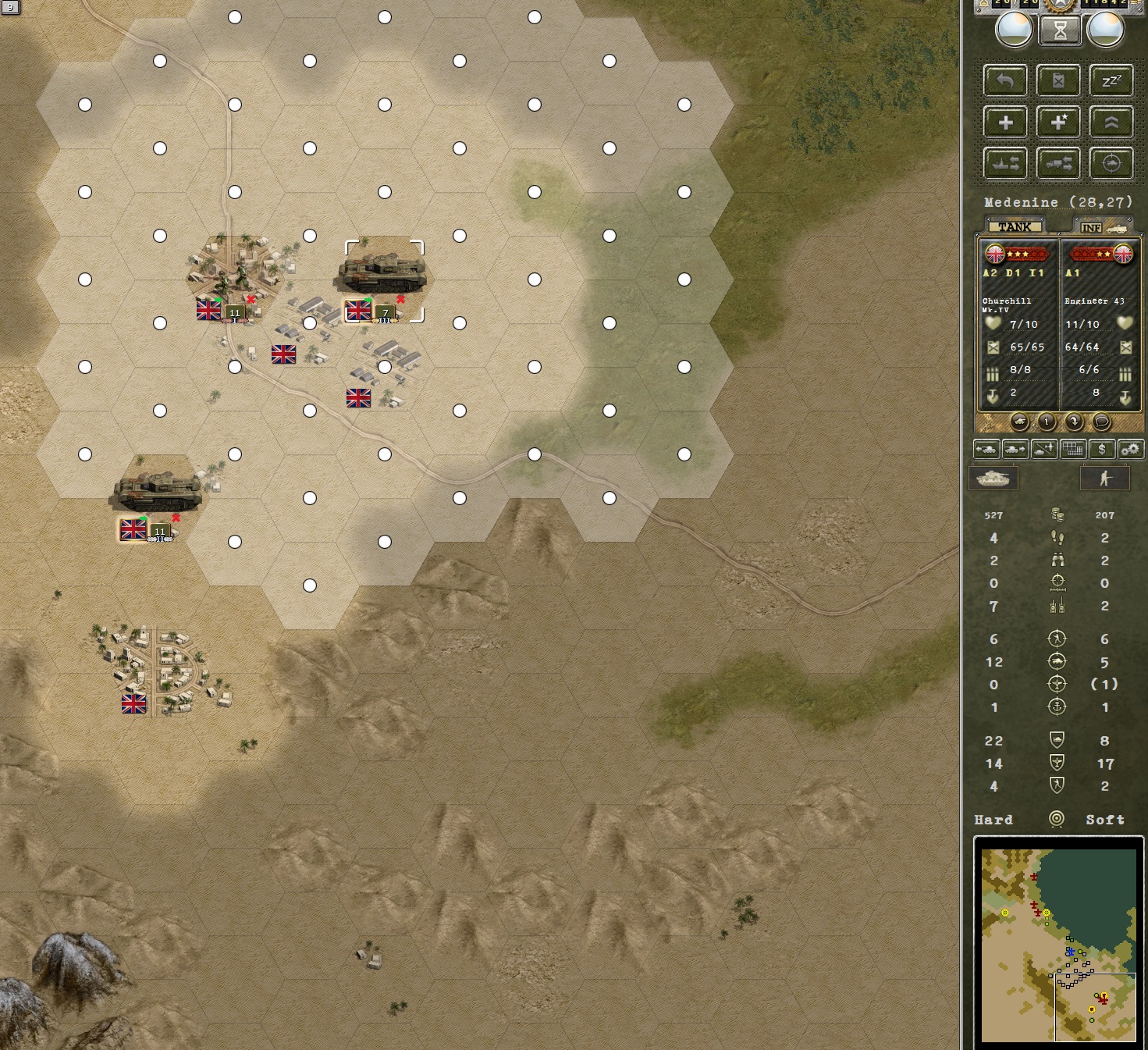Open unit info via the round 'i' button
Screen dimensions: 1148x1050
tap(1047, 422)
